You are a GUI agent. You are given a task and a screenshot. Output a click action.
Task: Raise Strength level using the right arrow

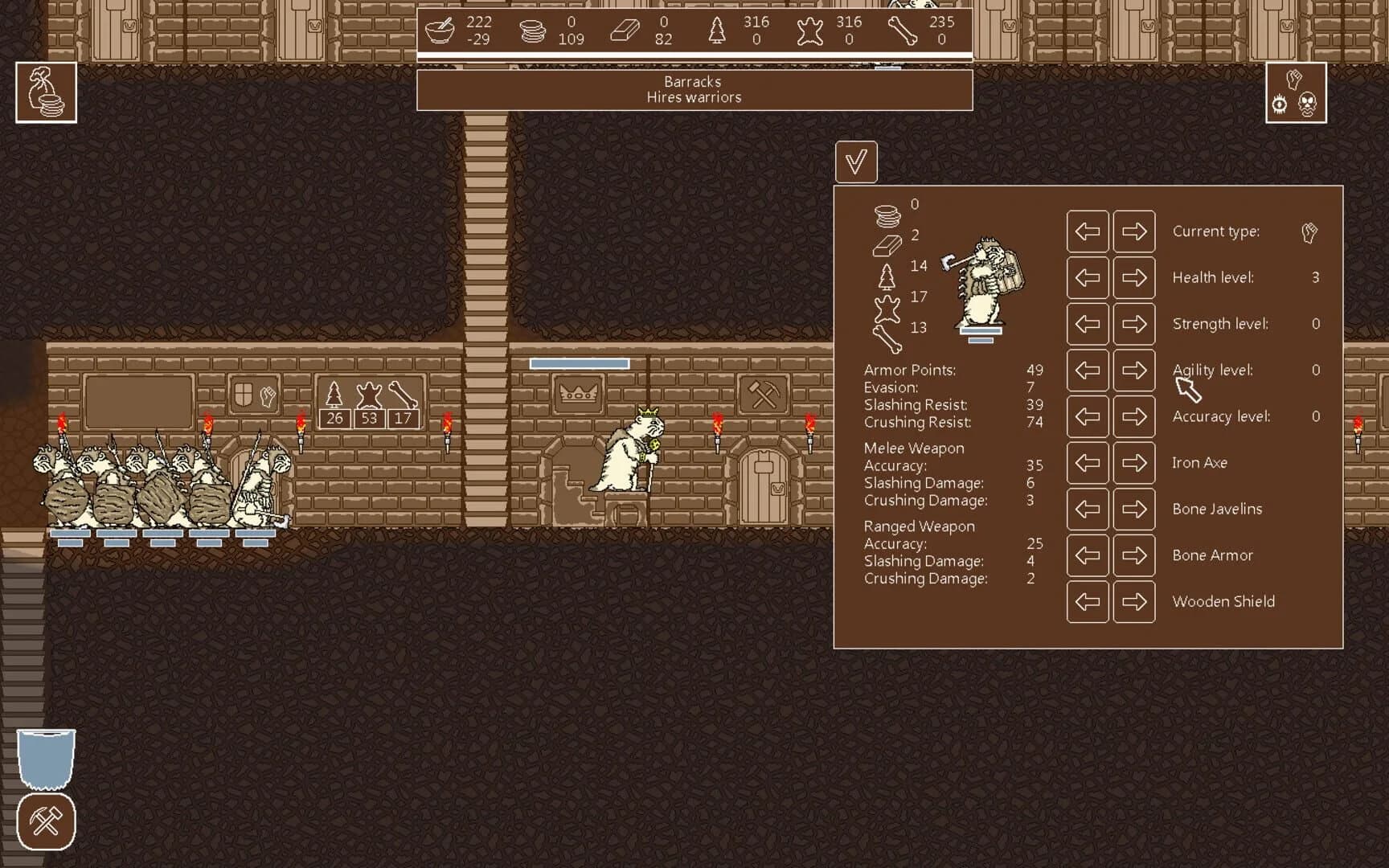(1134, 324)
